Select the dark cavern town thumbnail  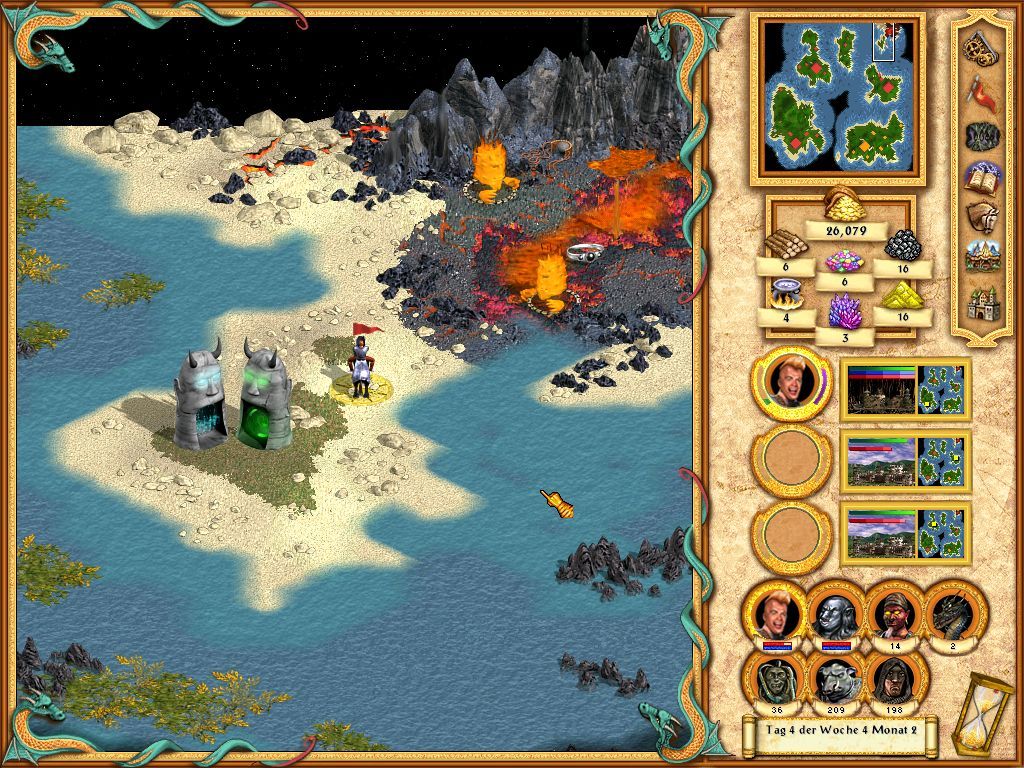click(879, 388)
